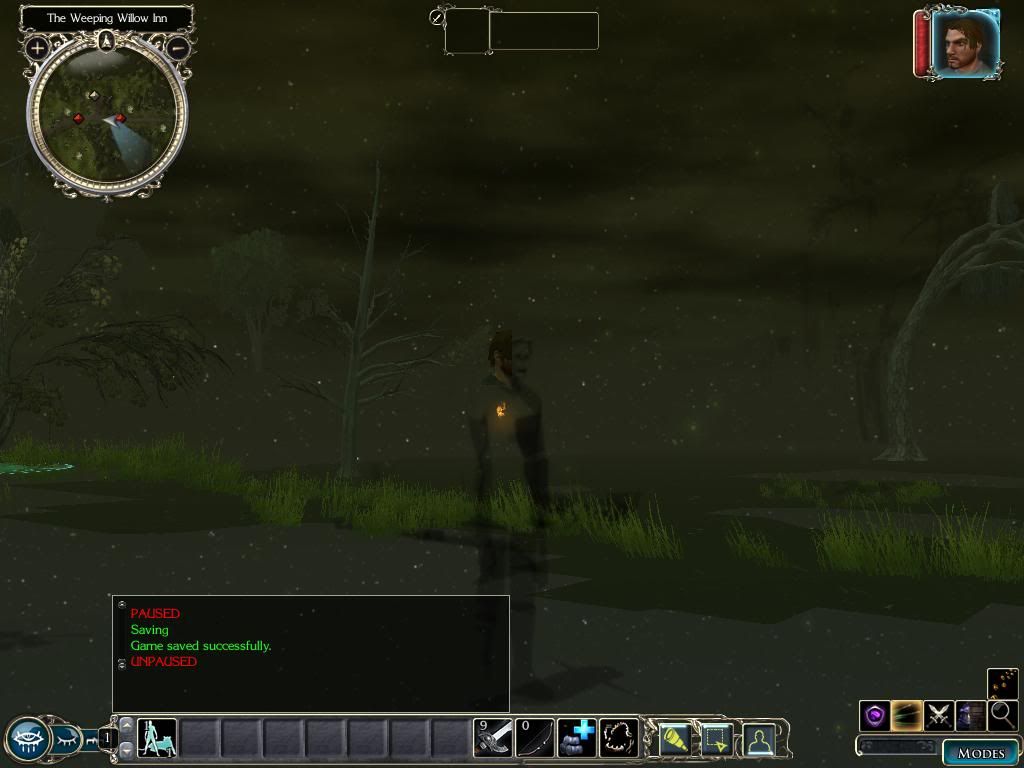The width and height of the screenshot is (1024, 768).
Task: Open the character silhouette button
Action: click(x=759, y=739)
